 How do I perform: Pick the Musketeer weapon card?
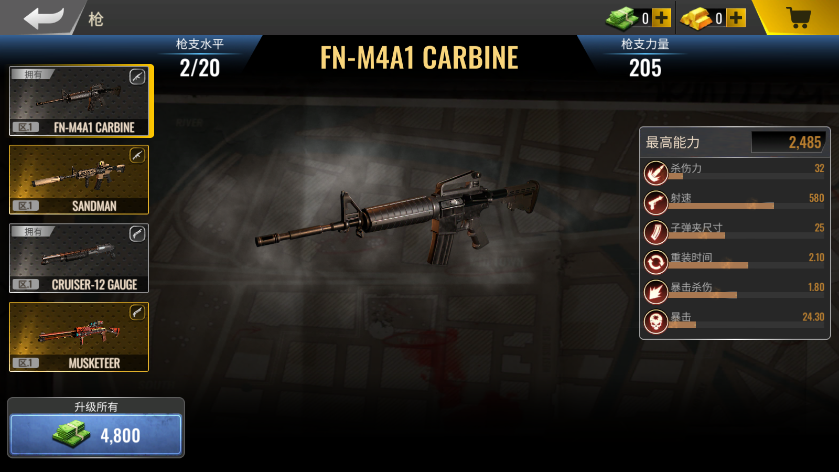click(80, 337)
